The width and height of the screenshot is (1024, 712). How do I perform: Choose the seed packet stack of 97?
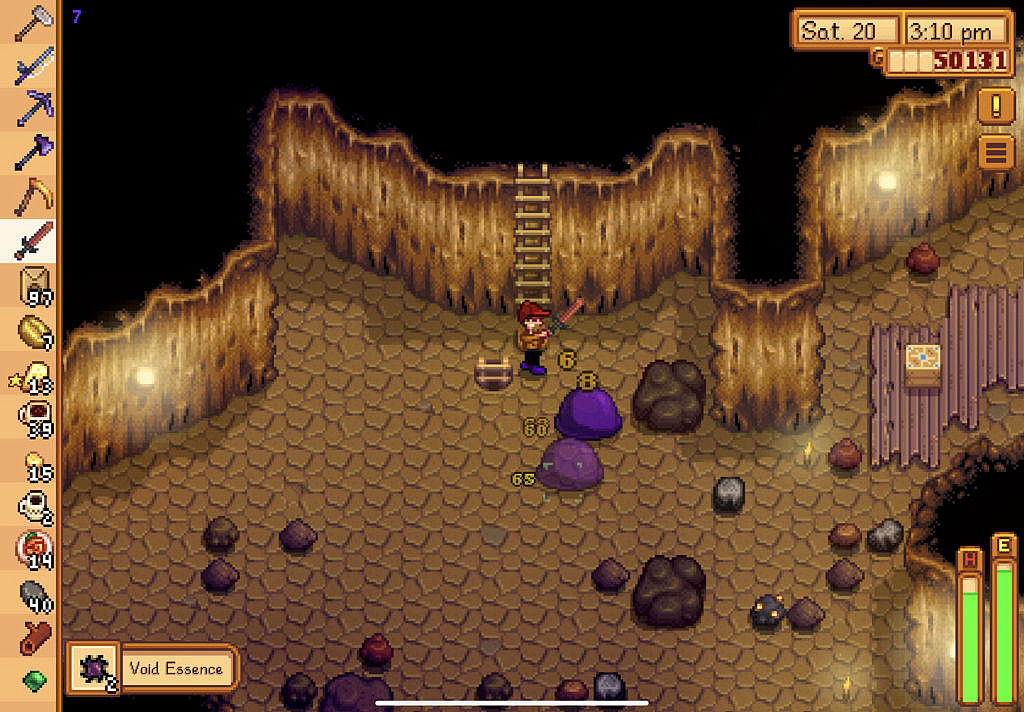[x=34, y=285]
